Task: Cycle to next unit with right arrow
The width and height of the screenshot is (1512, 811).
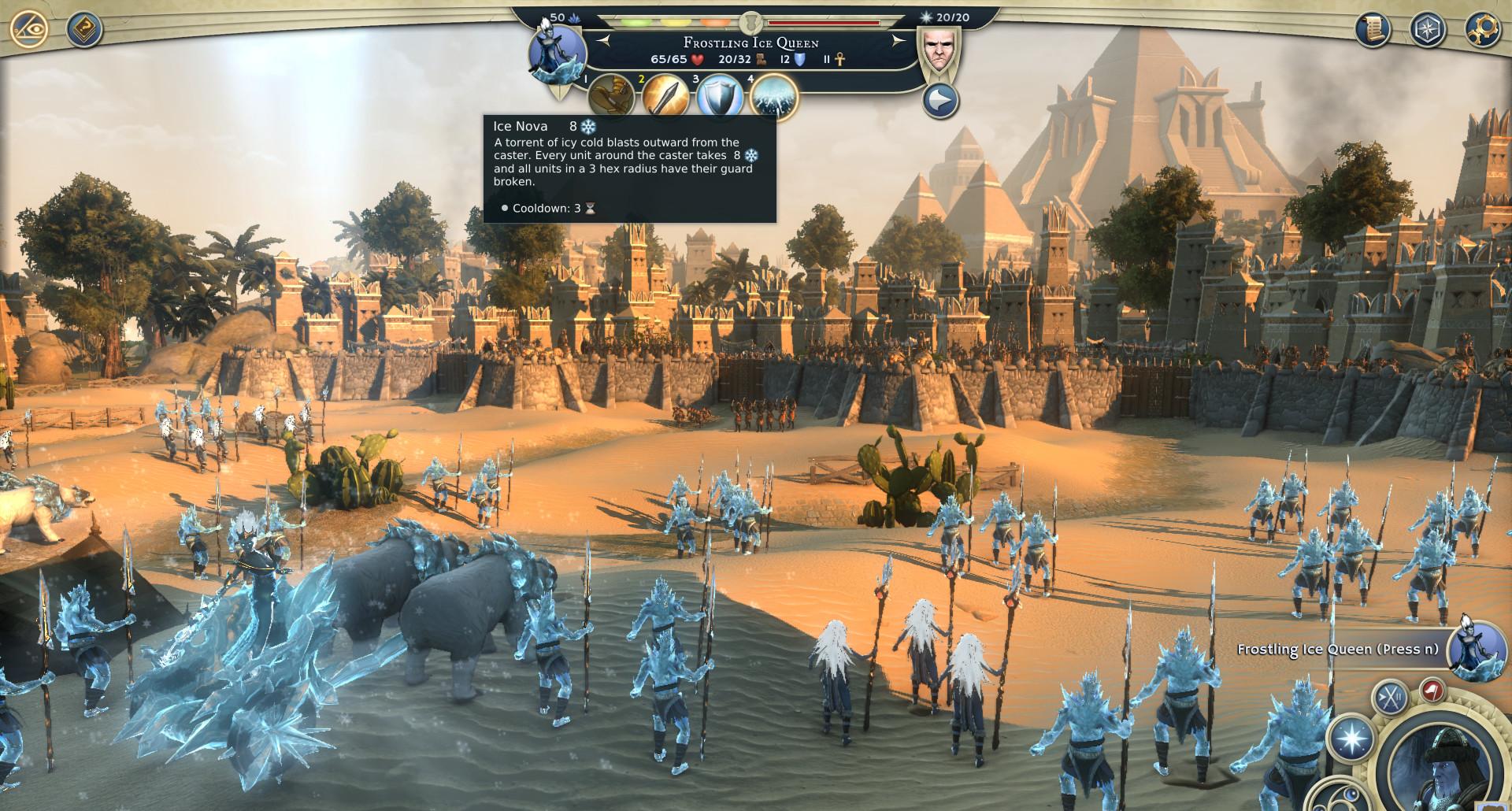Action: [x=901, y=39]
